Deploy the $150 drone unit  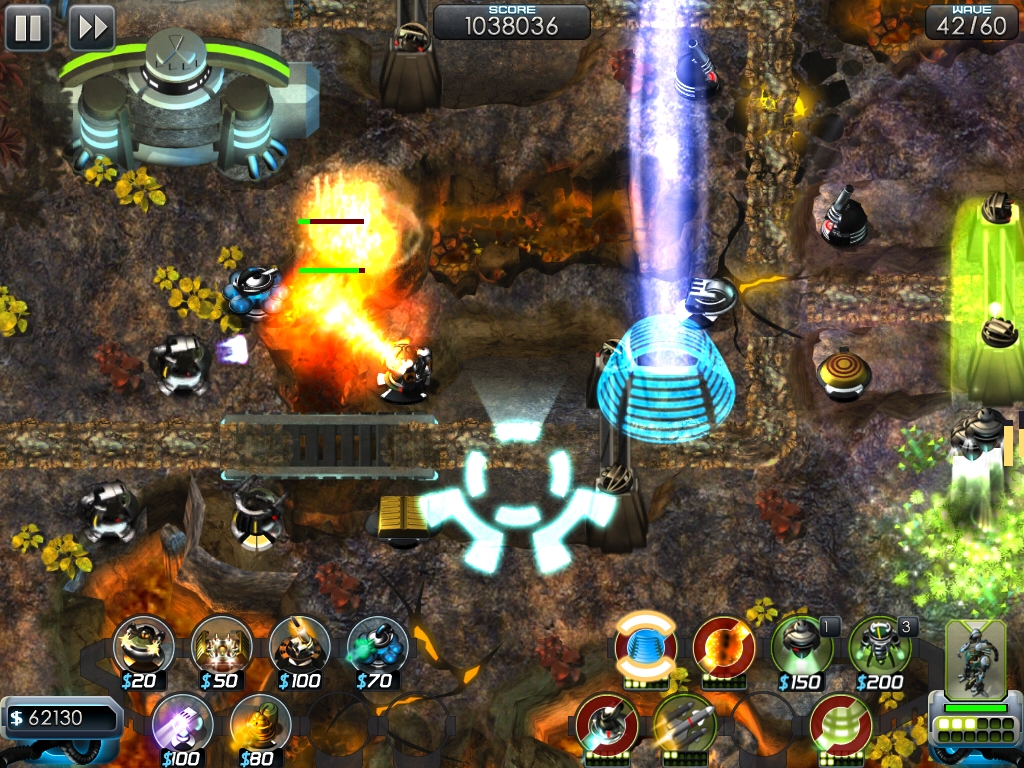click(801, 646)
